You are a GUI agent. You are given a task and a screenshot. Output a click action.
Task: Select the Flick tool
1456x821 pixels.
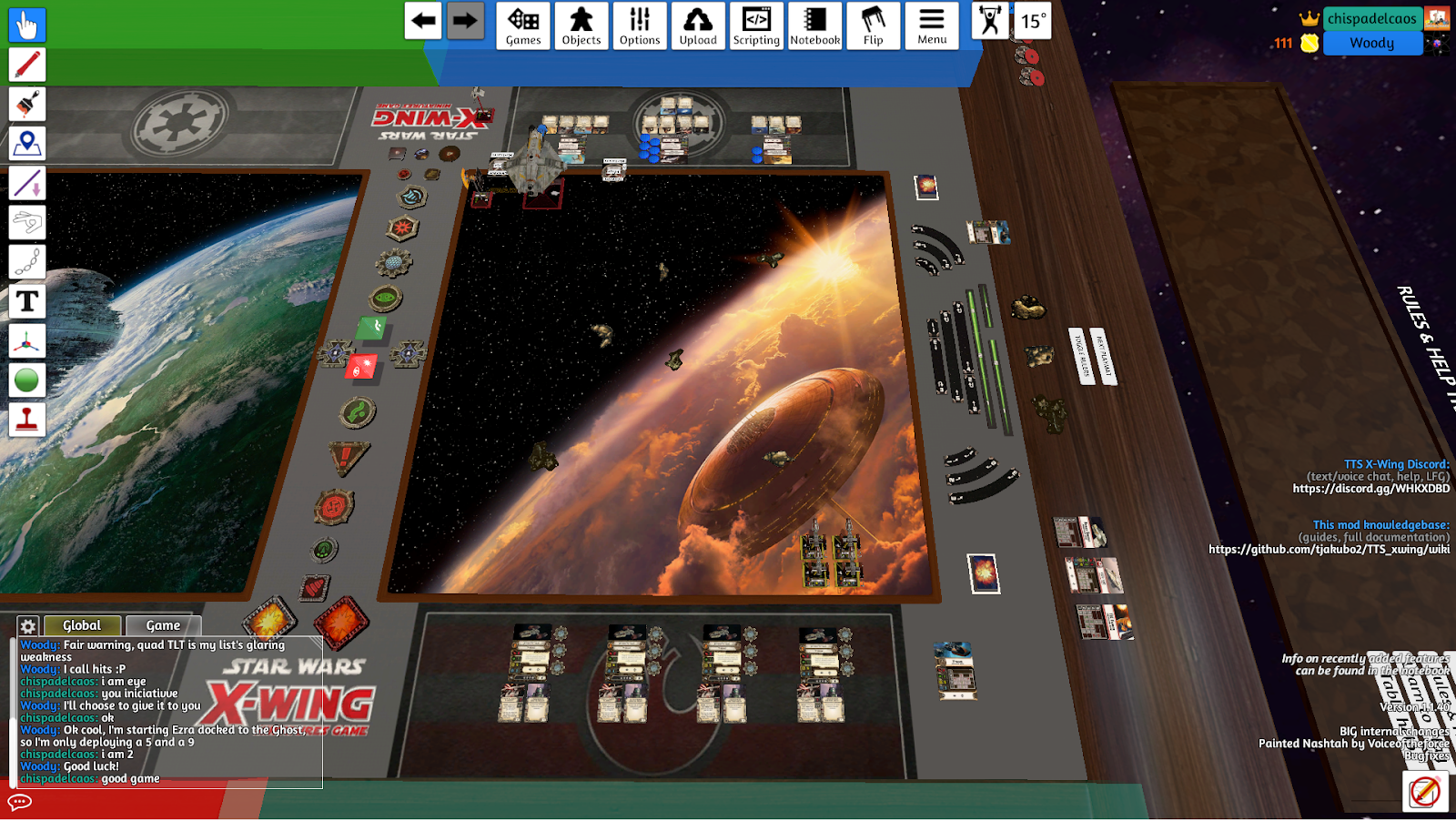tap(26, 221)
